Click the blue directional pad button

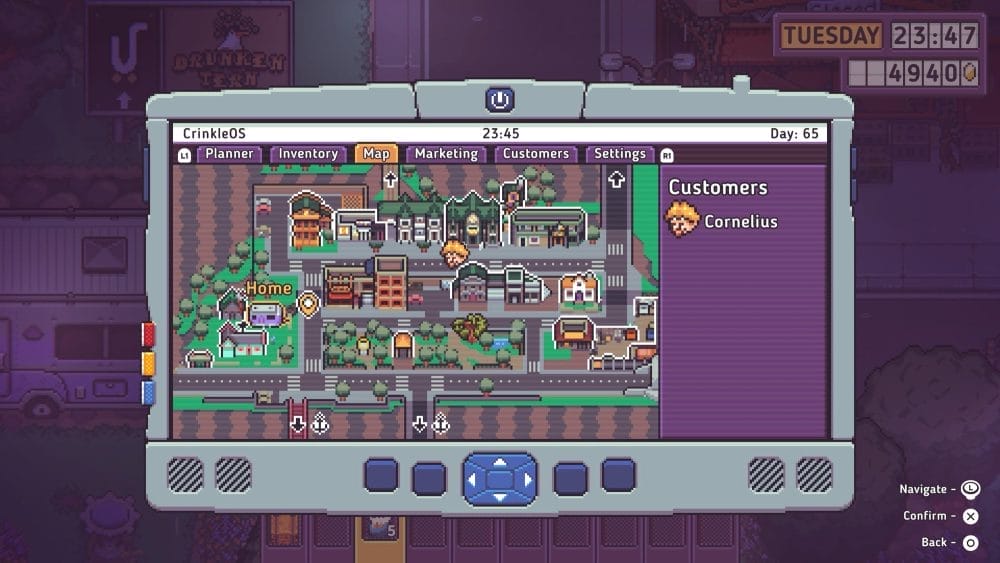pyautogui.click(x=499, y=478)
